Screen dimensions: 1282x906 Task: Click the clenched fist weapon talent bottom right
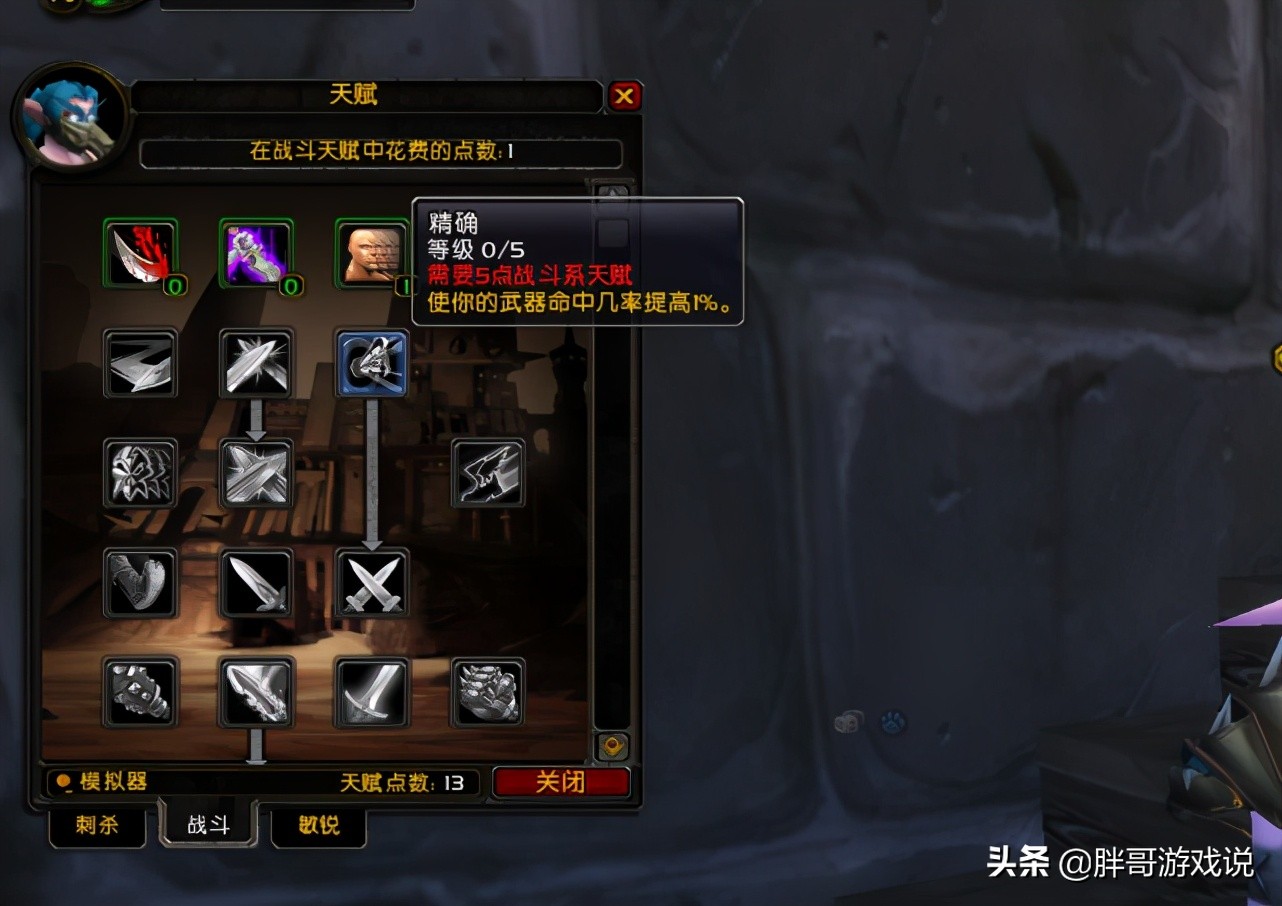(x=488, y=694)
